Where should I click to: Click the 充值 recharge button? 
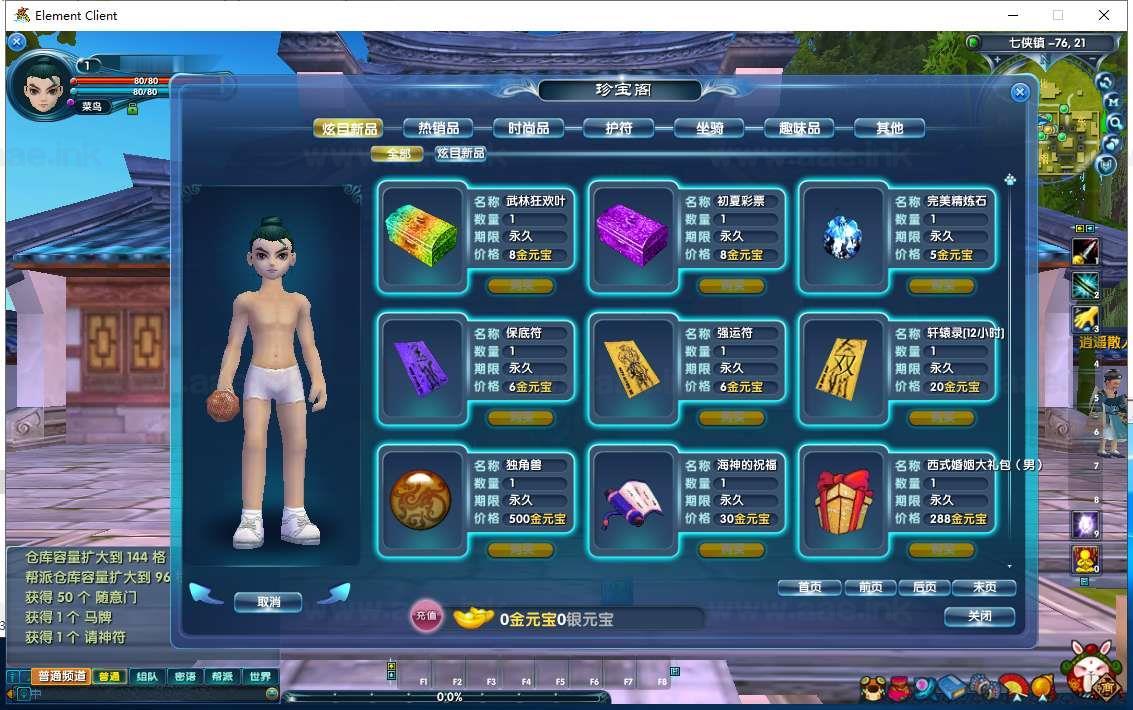pos(426,616)
